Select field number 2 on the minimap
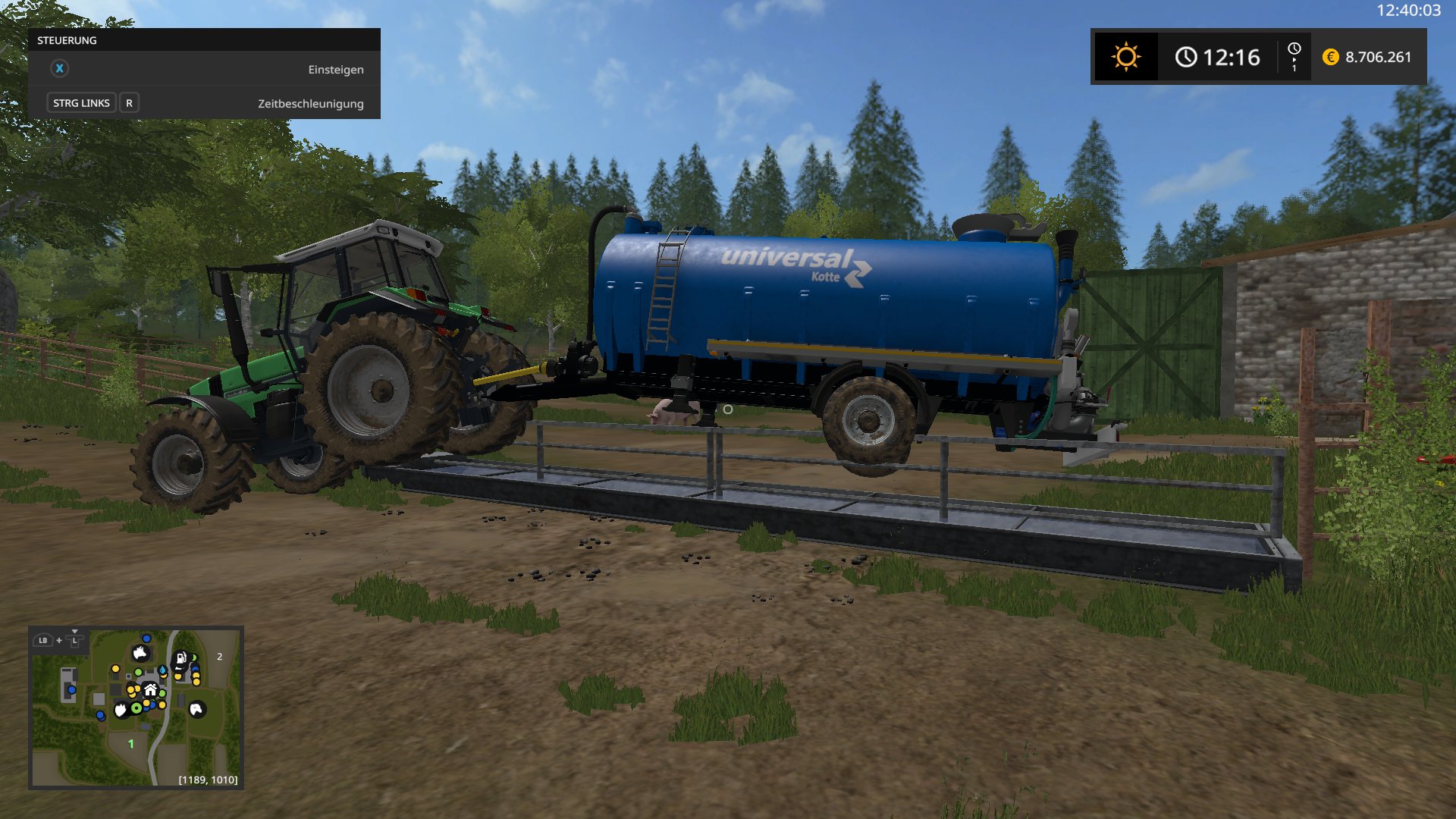Image resolution: width=1456 pixels, height=819 pixels. 220,657
